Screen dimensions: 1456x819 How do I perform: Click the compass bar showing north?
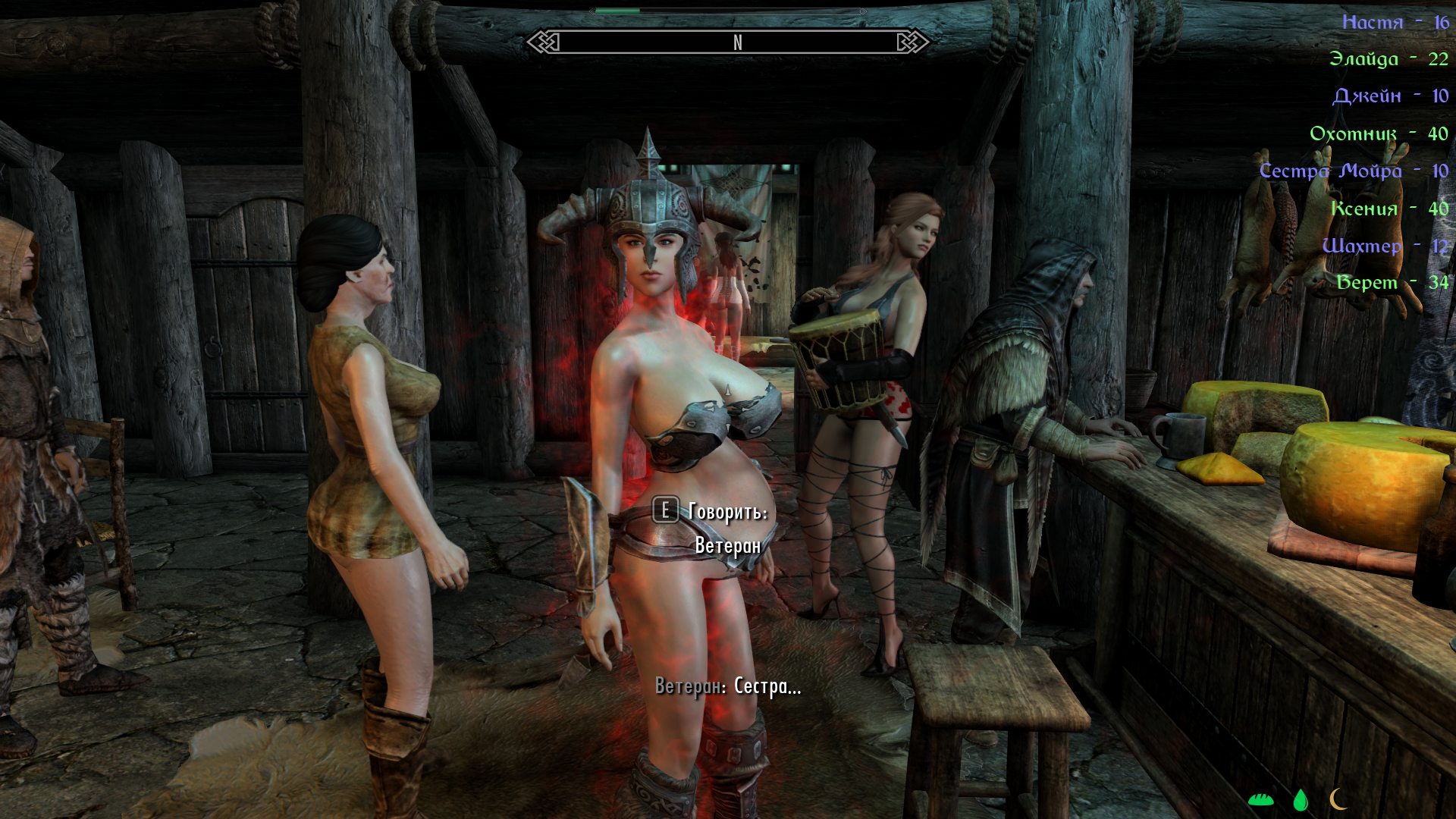point(728,42)
